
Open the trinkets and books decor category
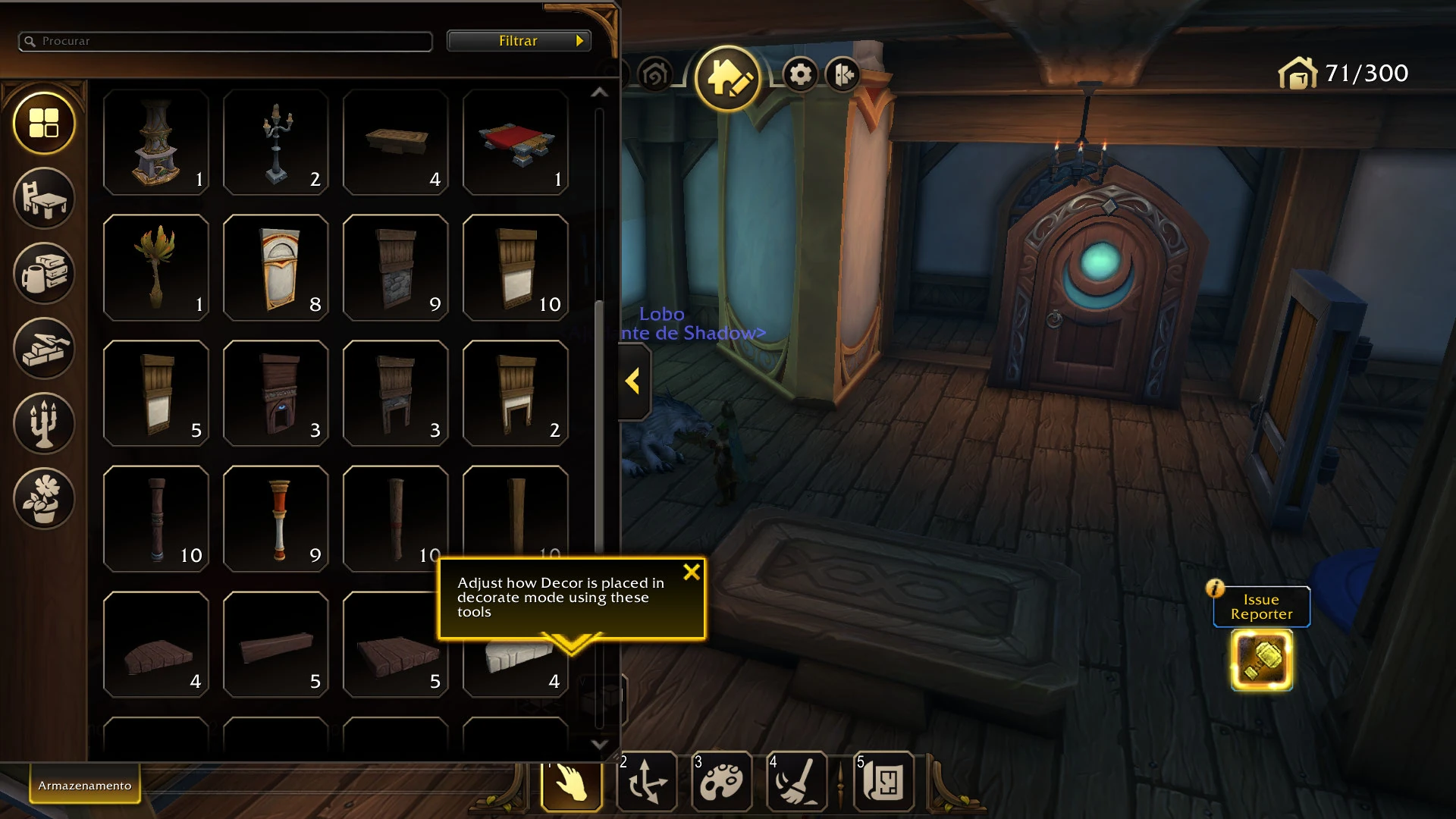44,274
